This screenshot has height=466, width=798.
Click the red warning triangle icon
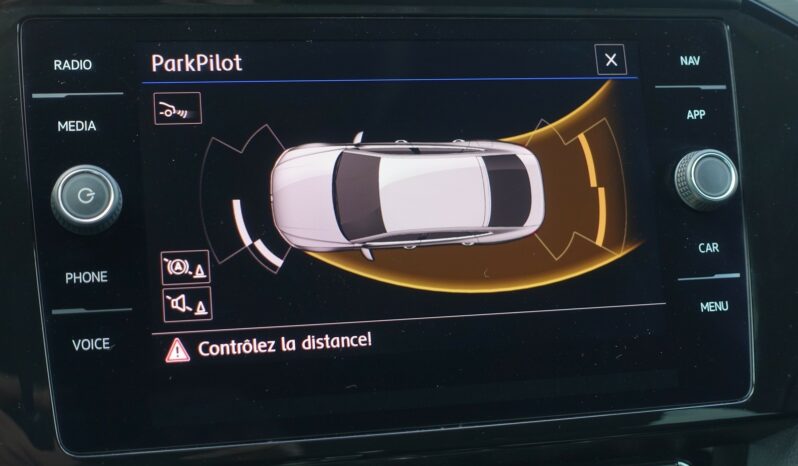[177, 349]
